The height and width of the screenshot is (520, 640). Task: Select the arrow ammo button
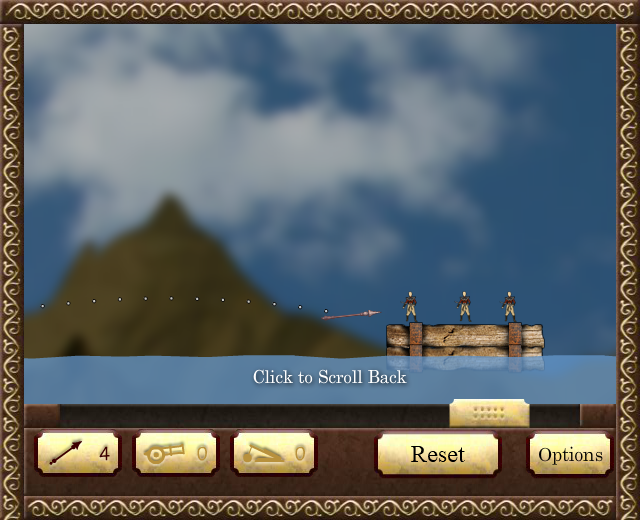point(77,454)
